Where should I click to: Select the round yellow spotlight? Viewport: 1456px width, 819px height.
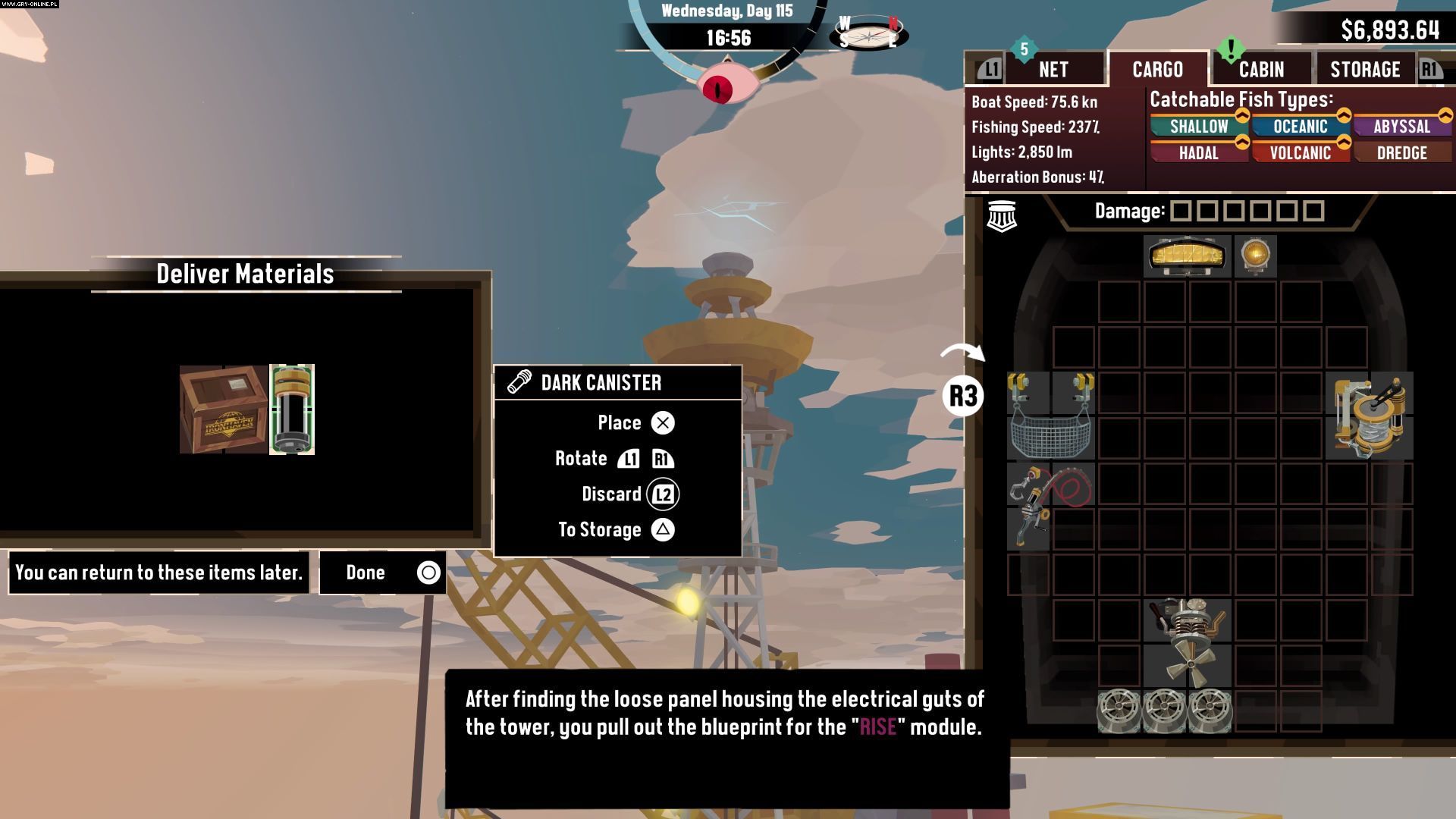coord(1255,256)
